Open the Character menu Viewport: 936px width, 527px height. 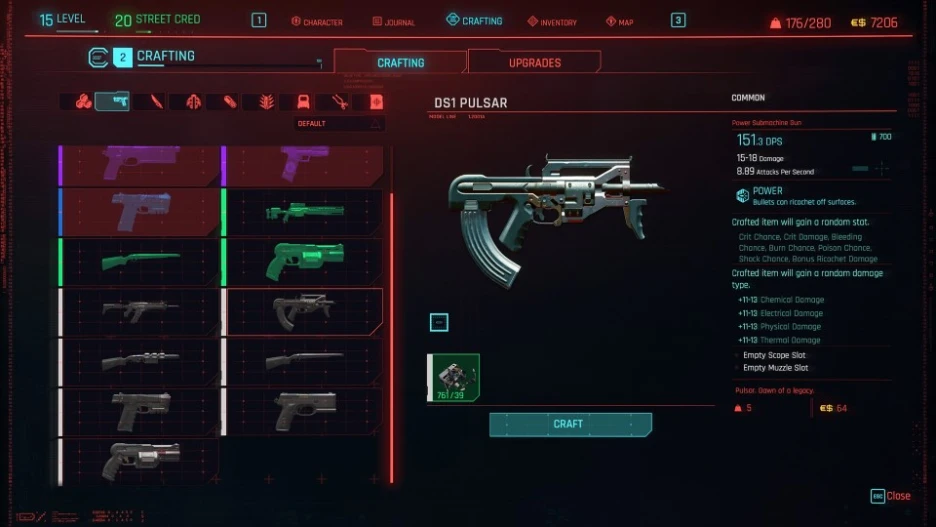click(316, 21)
